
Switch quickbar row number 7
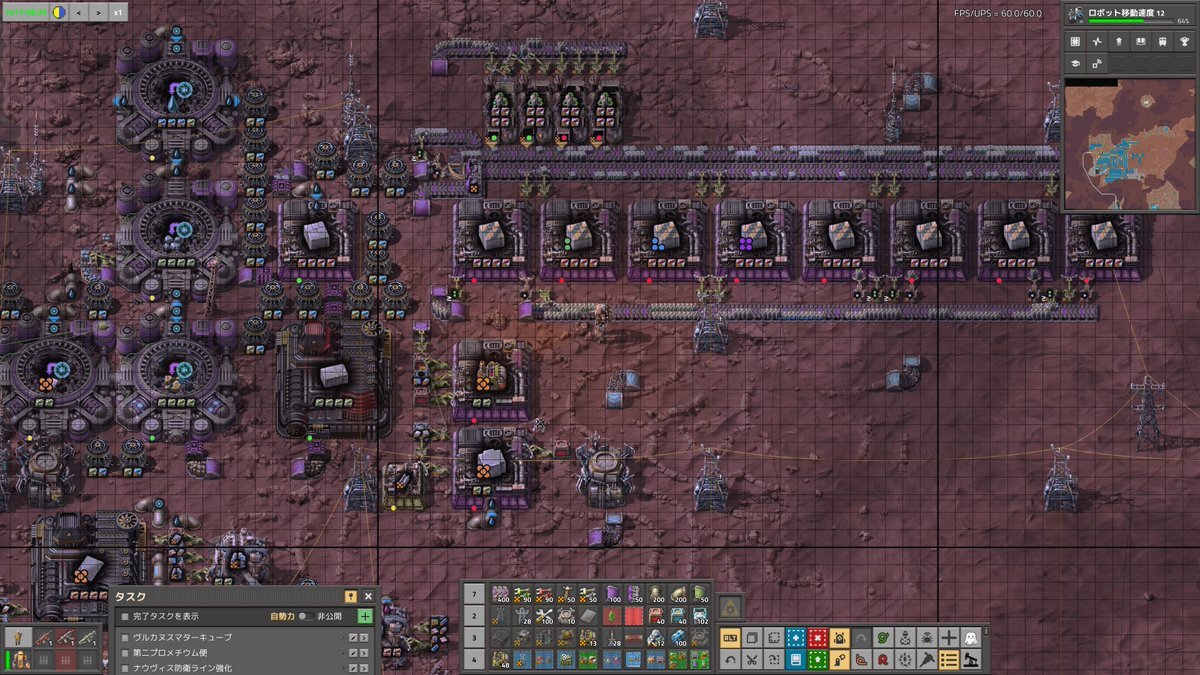475,595
